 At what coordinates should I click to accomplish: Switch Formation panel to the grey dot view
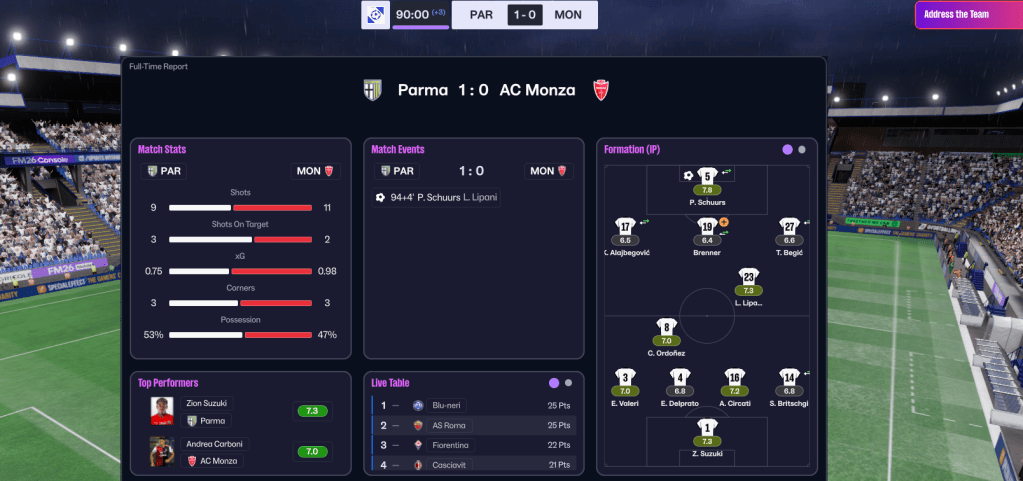(x=802, y=149)
